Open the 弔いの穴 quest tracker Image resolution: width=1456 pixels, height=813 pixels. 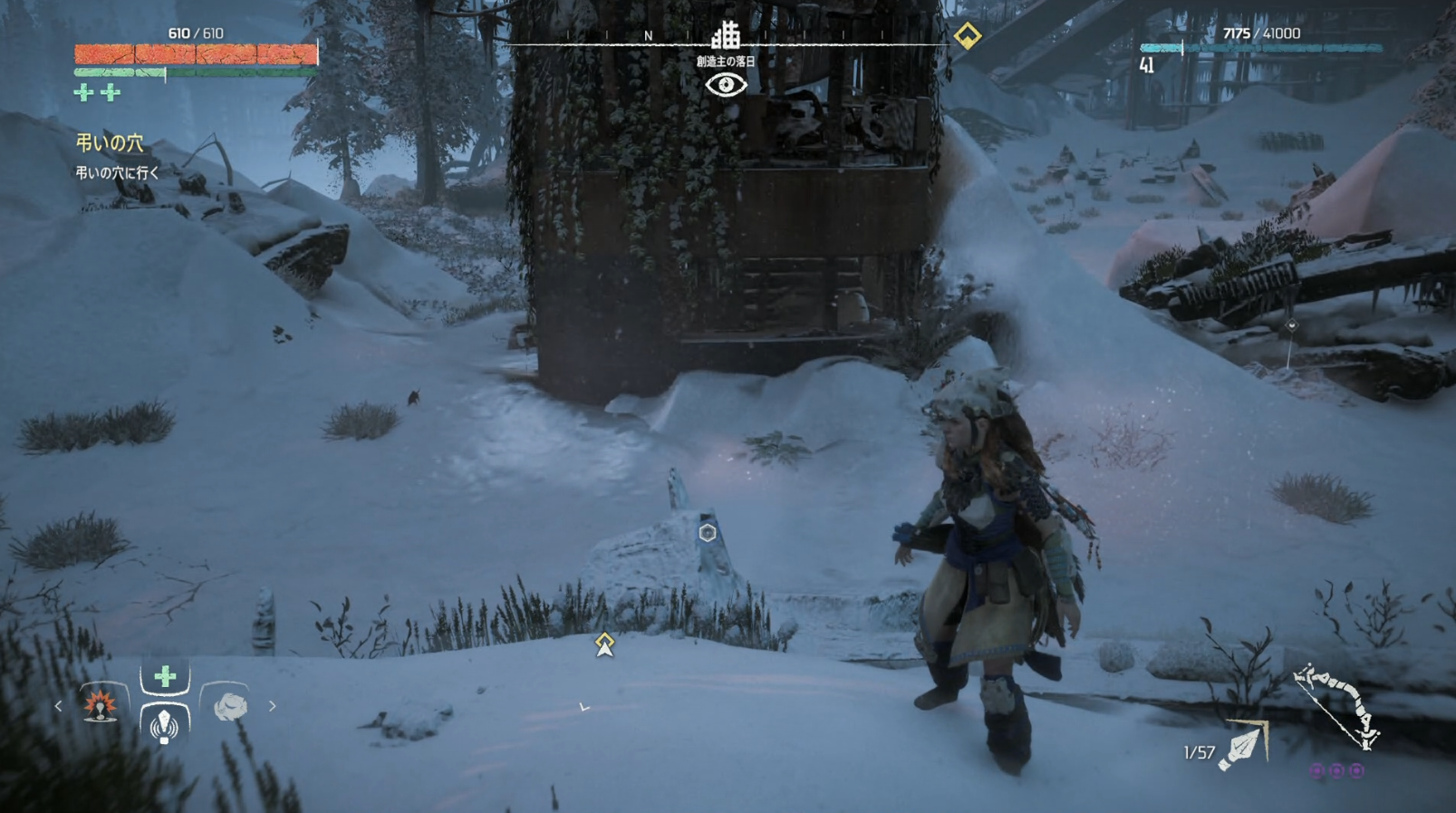110,143
